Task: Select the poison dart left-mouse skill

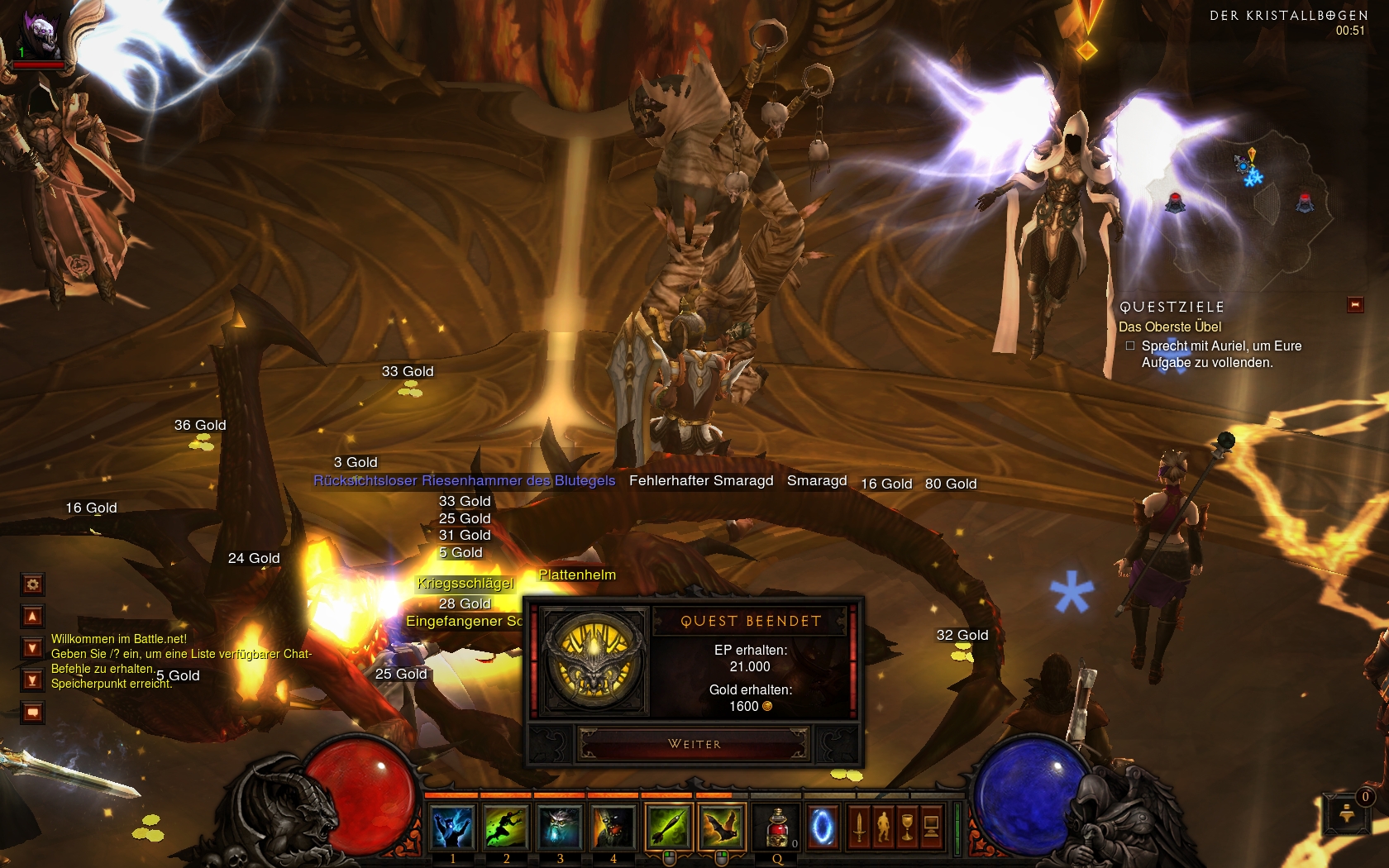Action: (668, 827)
